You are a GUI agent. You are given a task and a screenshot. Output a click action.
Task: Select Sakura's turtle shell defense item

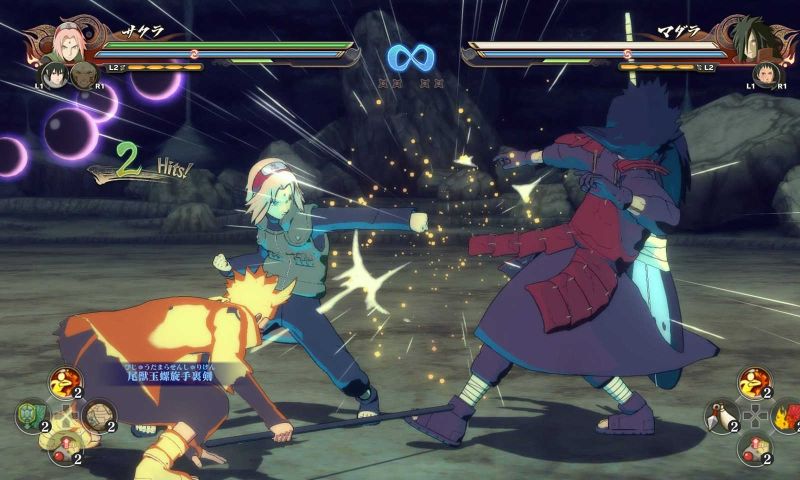30,415
